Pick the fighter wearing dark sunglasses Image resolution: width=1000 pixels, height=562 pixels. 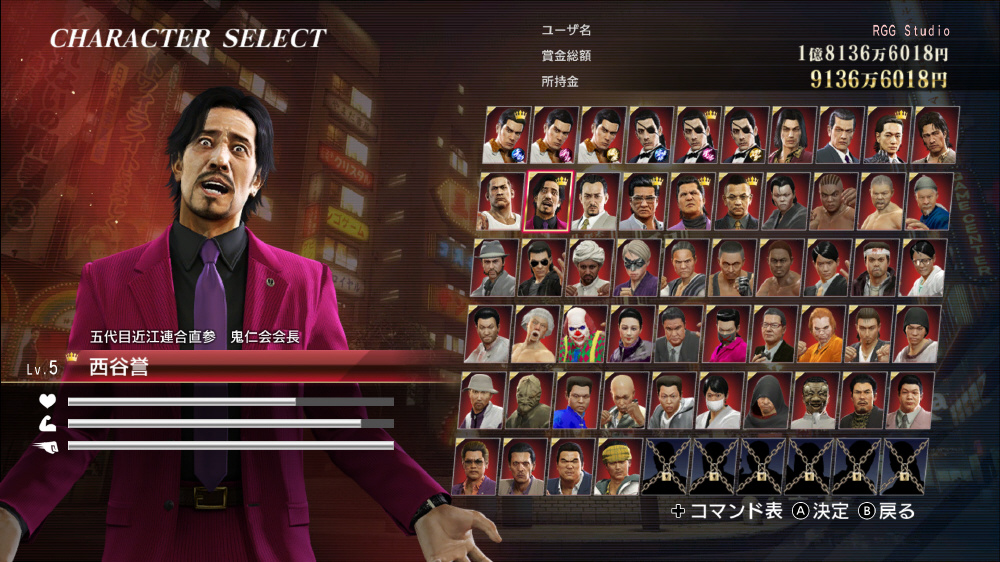tap(542, 267)
